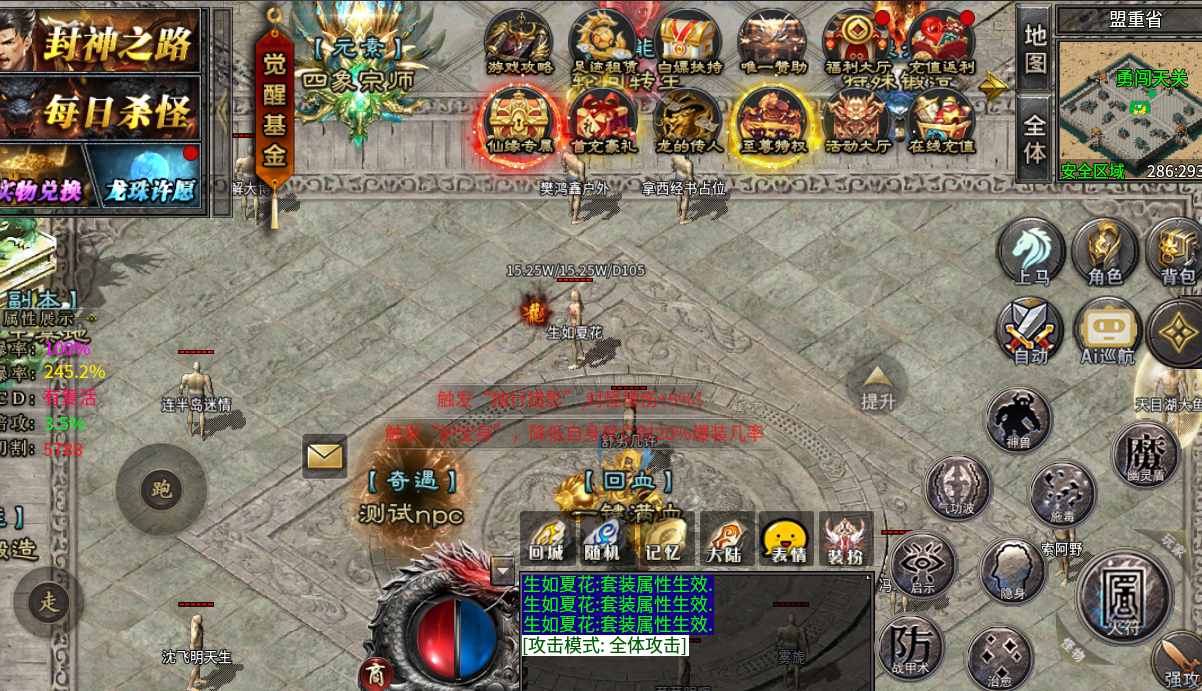Click the minimap
1202x691 pixels.
pyautogui.click(x=1130, y=100)
